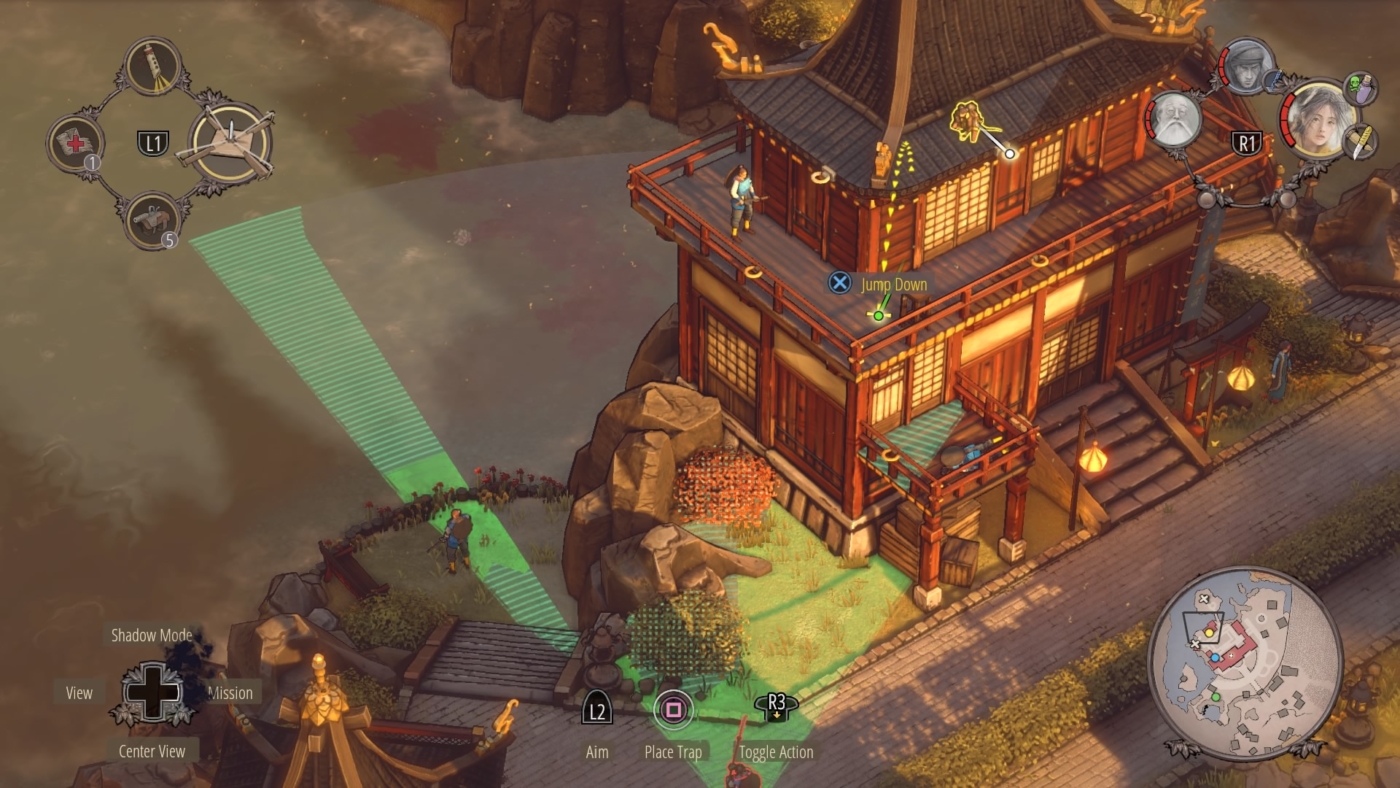Viewport: 1400px width, 788px height.
Task: Click Aiko's poison vial ability icon
Action: 1360,87
